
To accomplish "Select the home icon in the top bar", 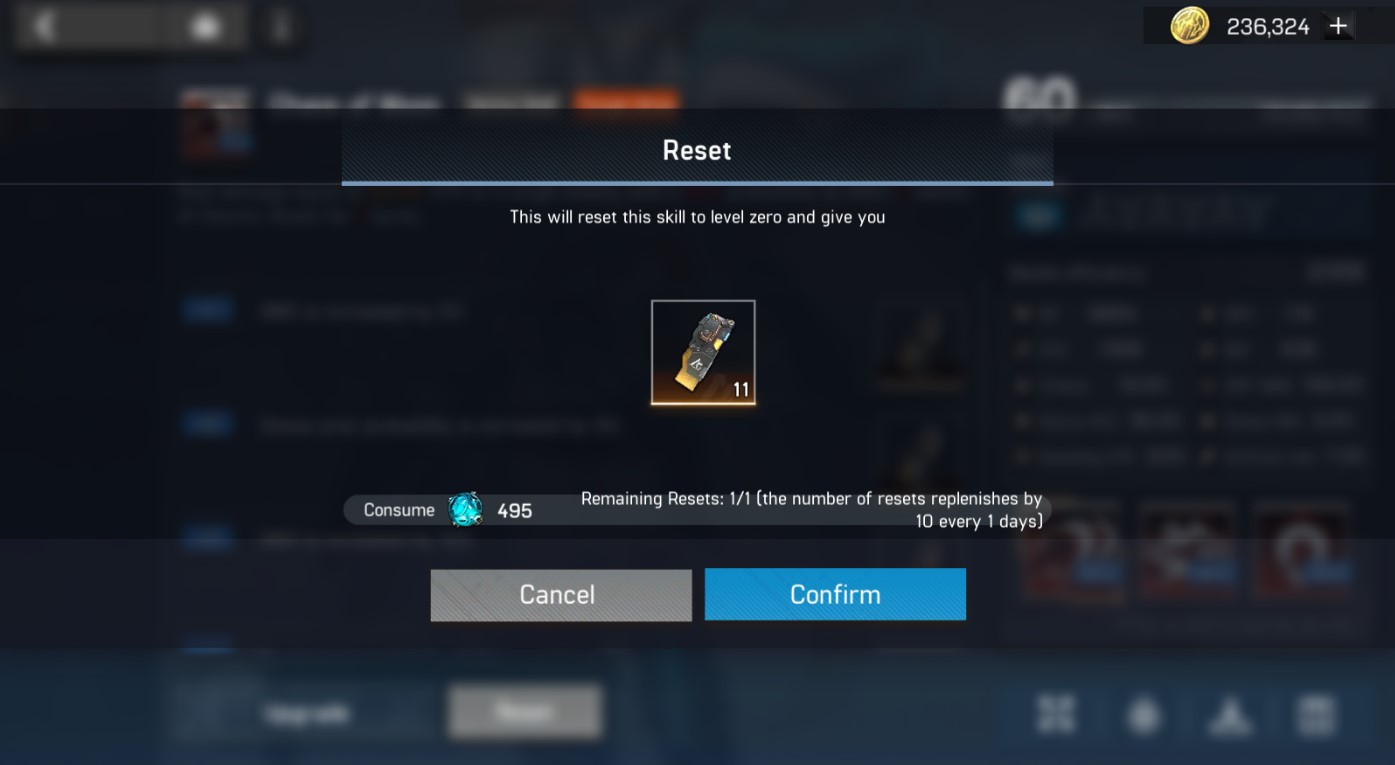I will pos(204,25).
